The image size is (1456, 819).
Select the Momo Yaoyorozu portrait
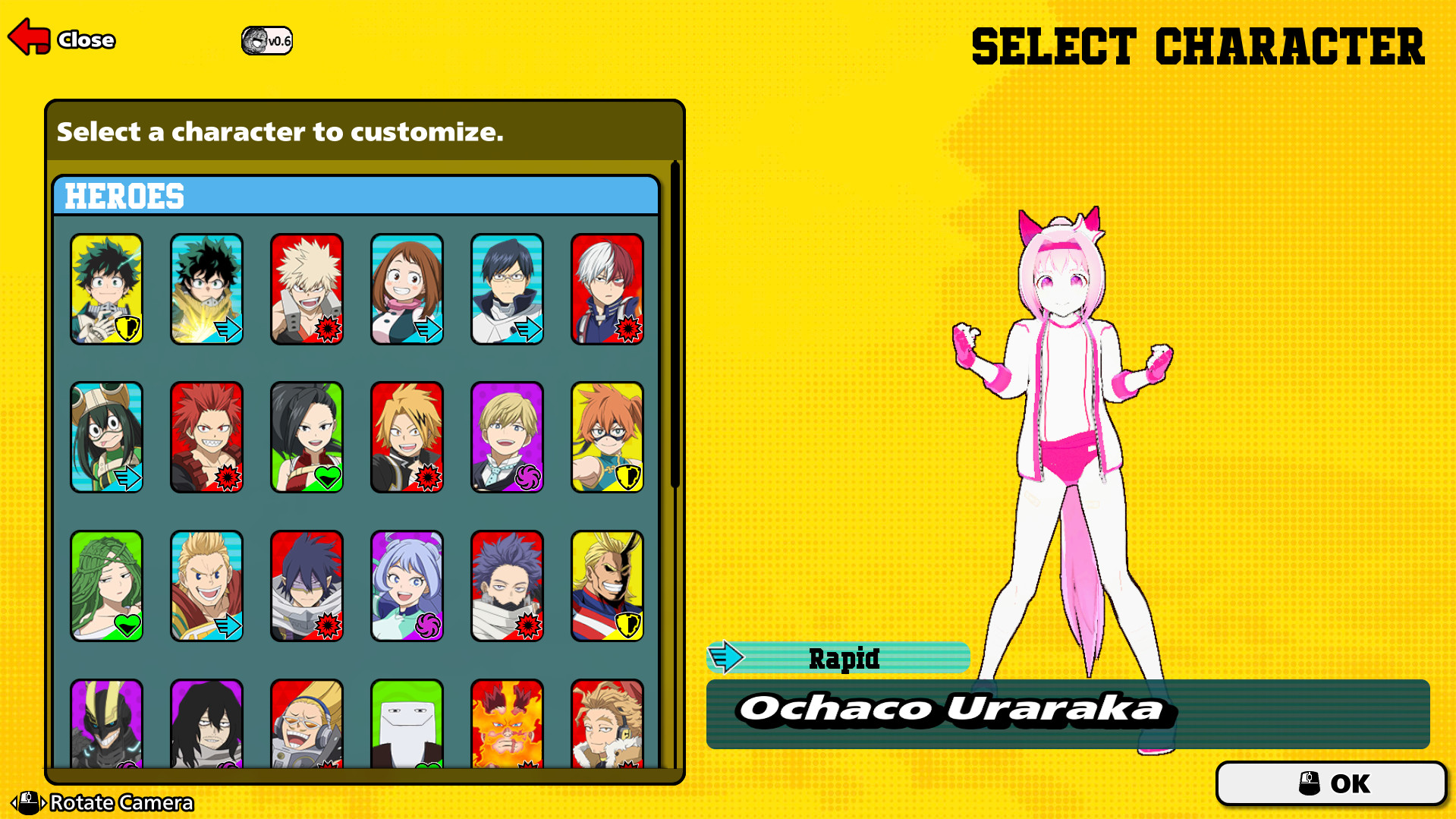[307, 436]
